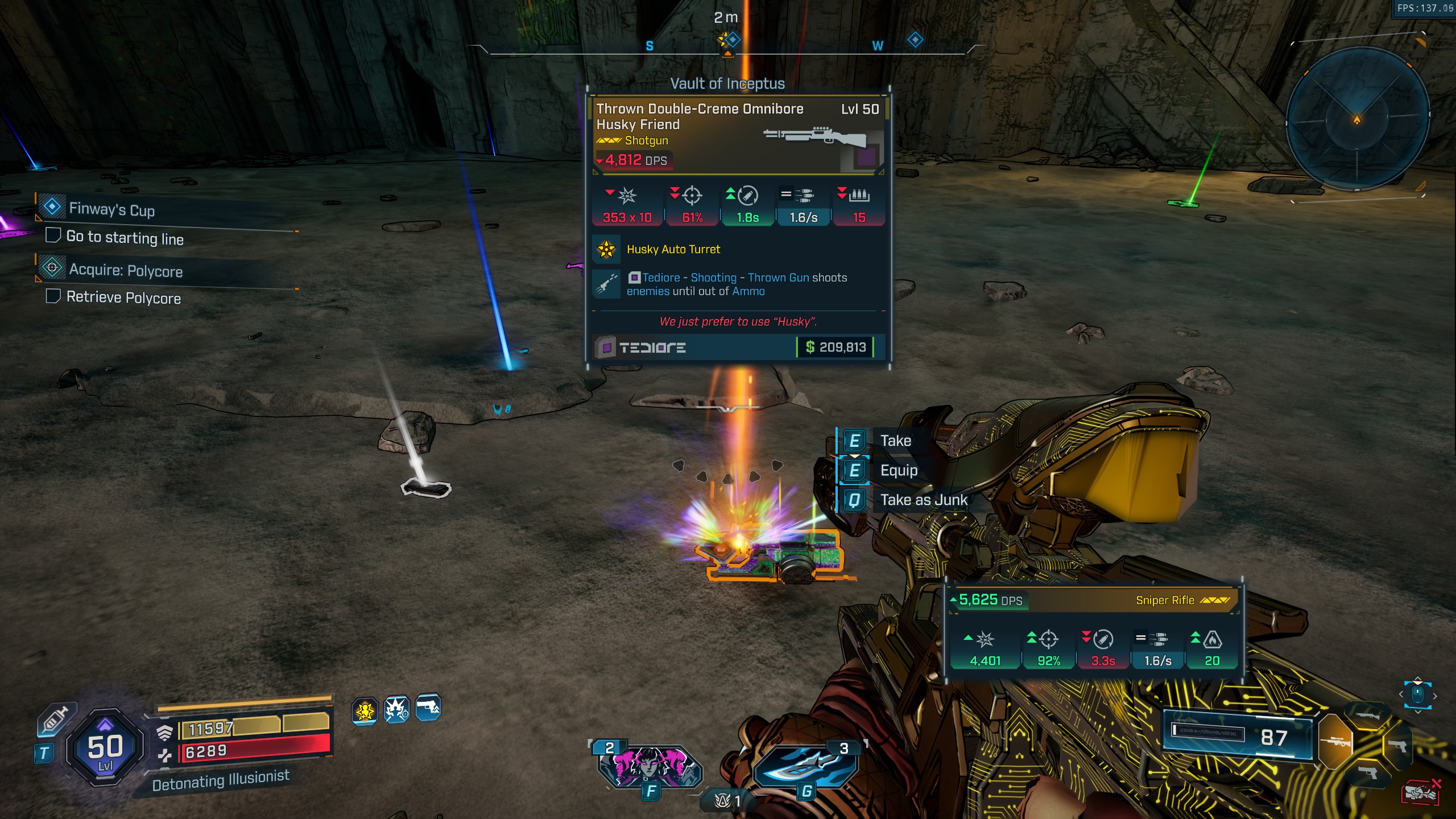
Task: Select the Finway's Cup quest tracker
Action: tap(111, 209)
